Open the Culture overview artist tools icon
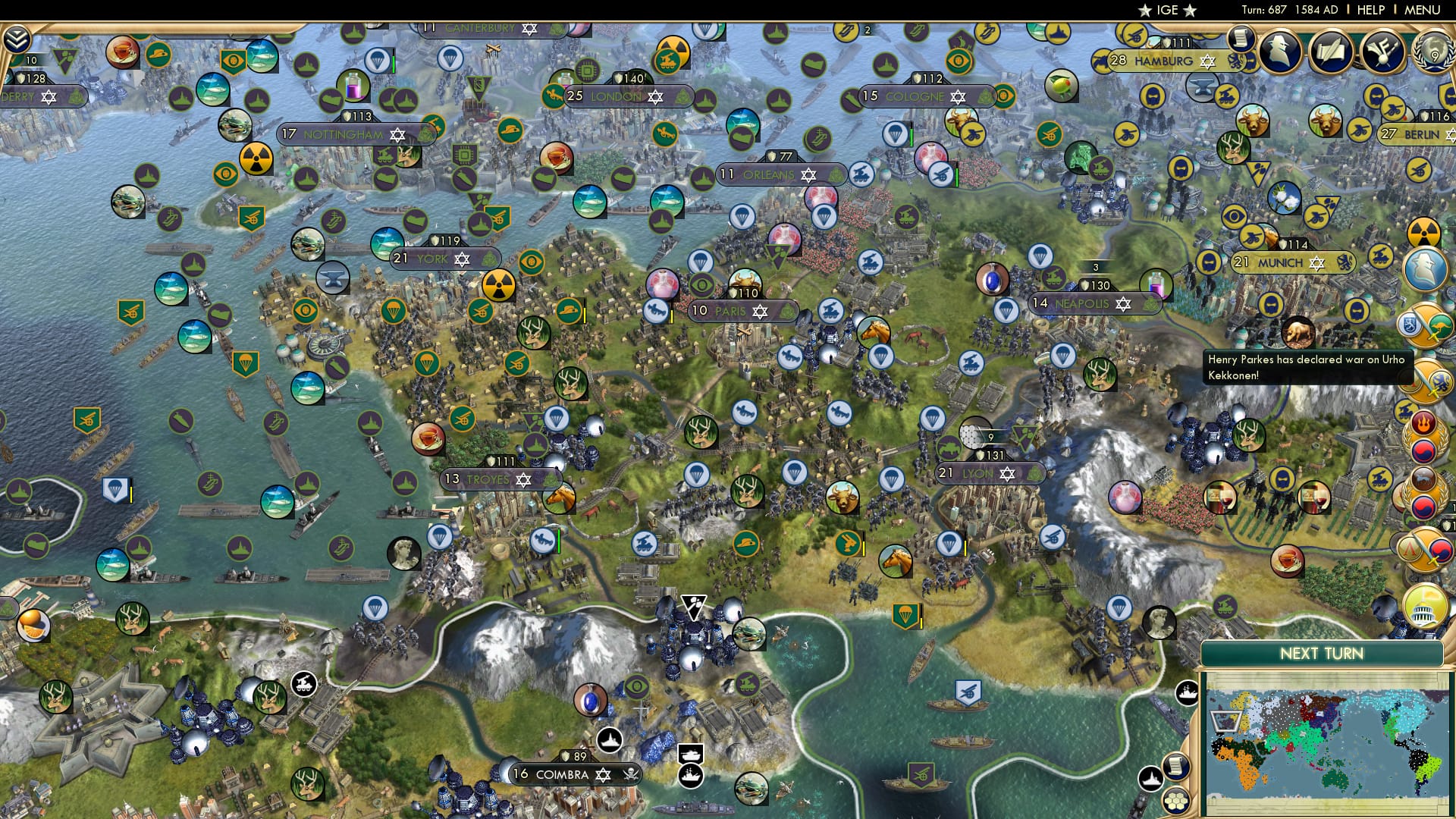 (x=1382, y=52)
